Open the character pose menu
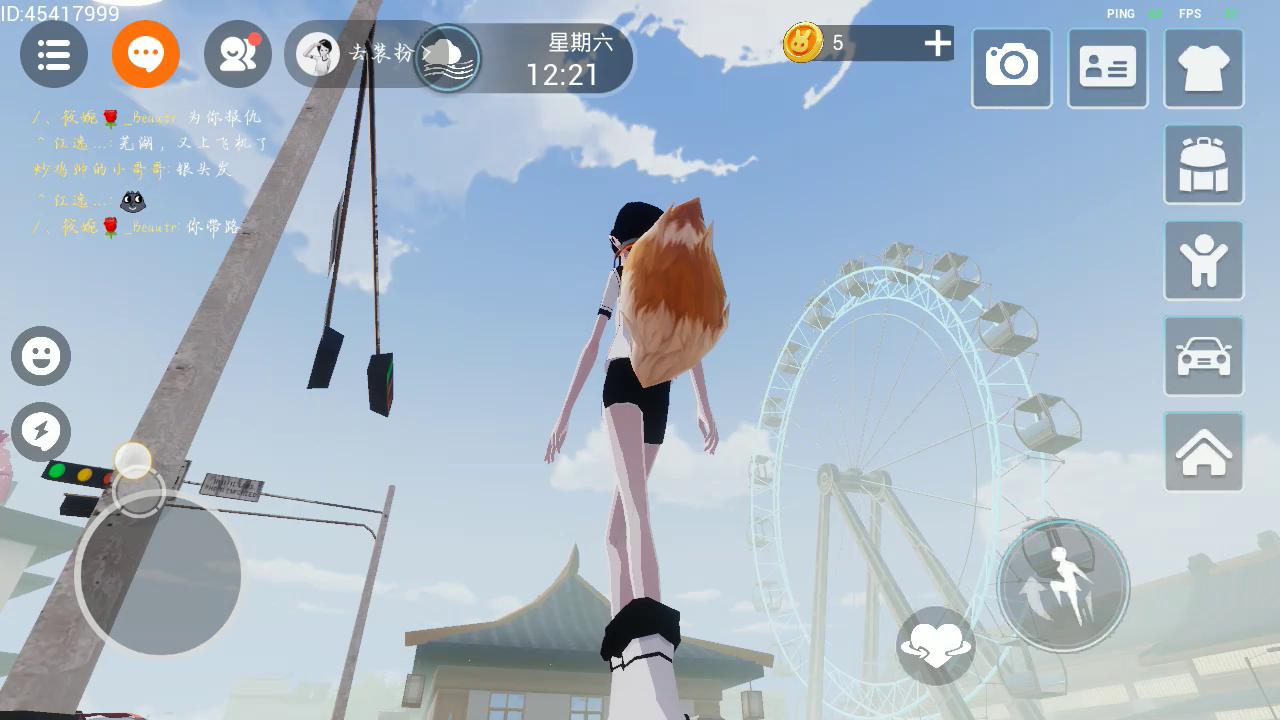The height and width of the screenshot is (720, 1280). tap(1204, 260)
